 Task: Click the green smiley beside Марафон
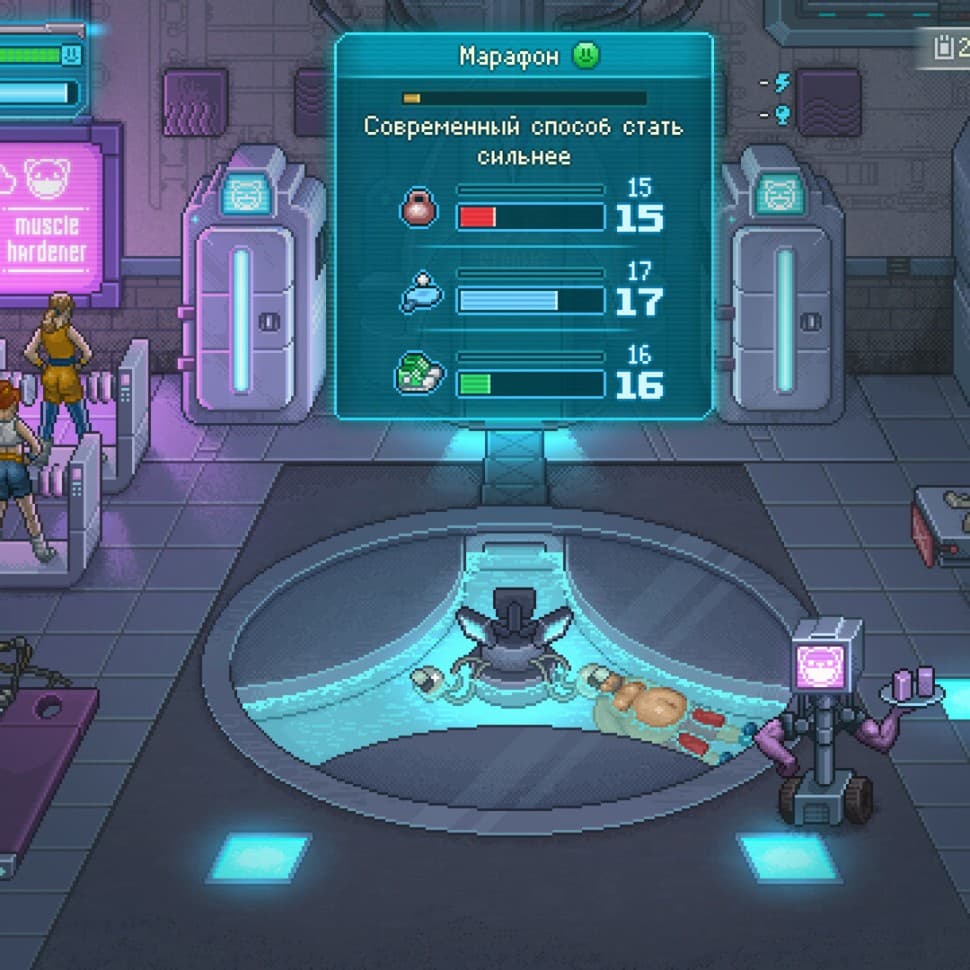click(586, 56)
